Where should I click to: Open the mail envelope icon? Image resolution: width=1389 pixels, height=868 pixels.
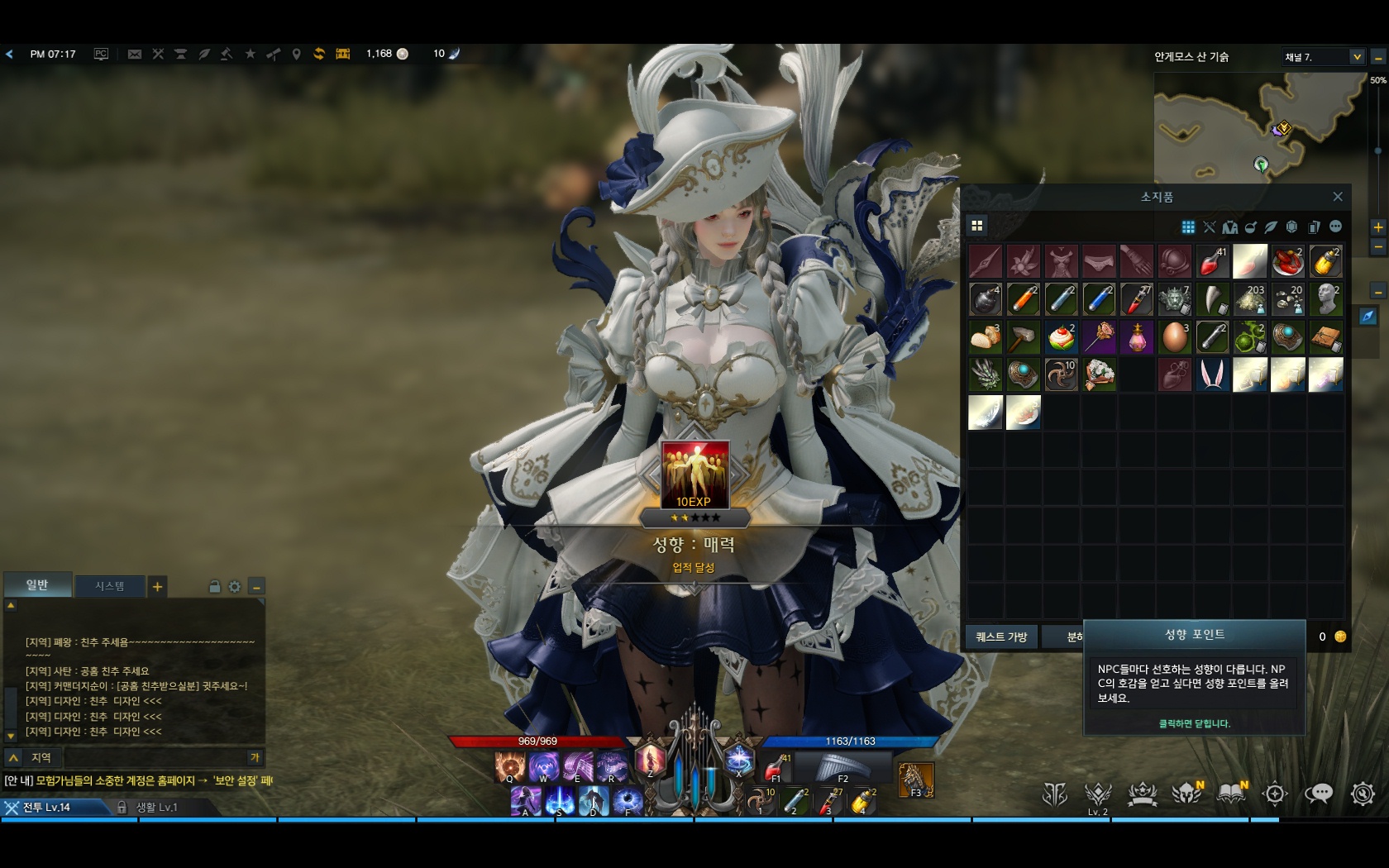coord(134,54)
